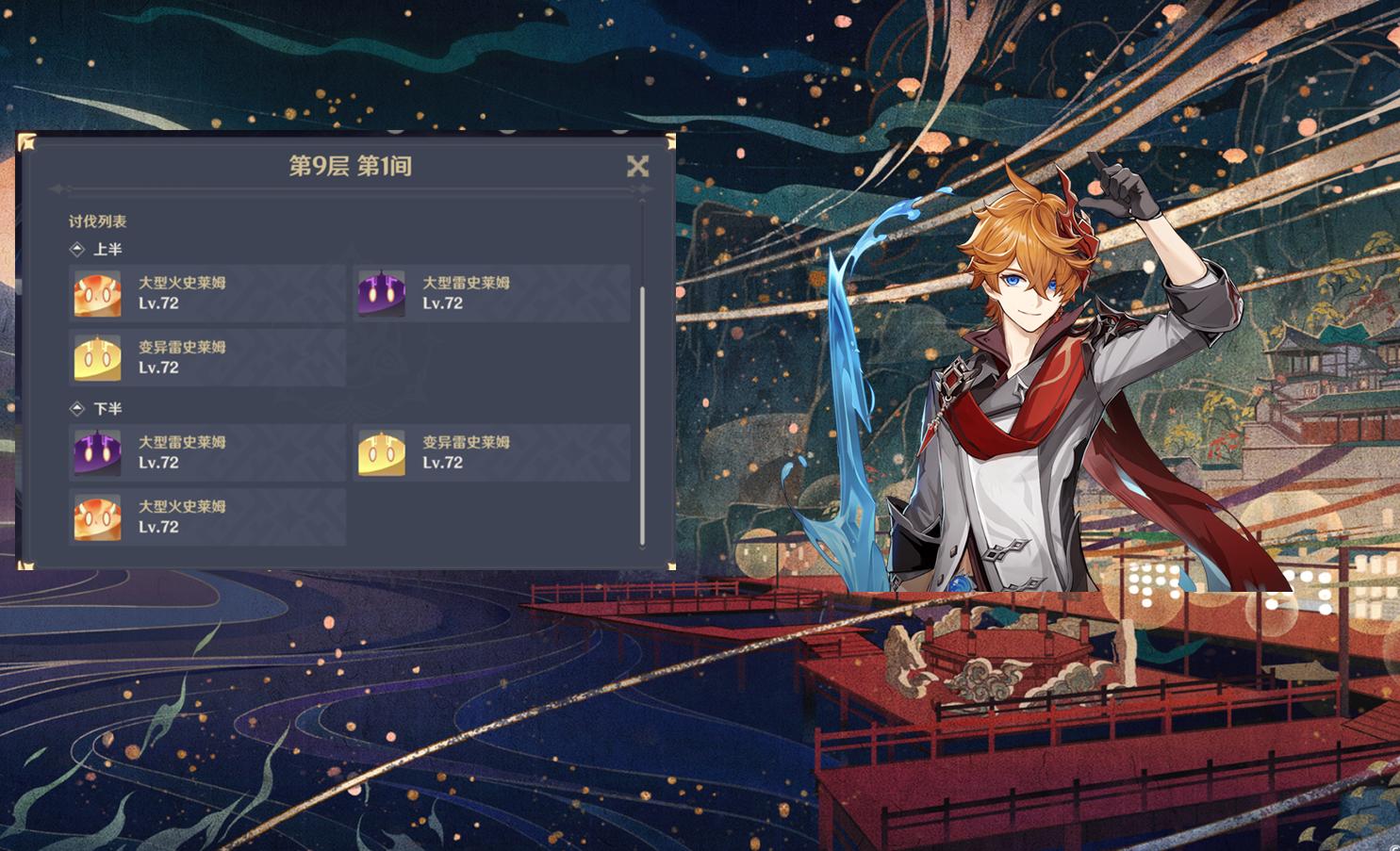Viewport: 1400px width, 851px height.
Task: Choose 大型火史莱姆 under the 下半 section
Action: pyautogui.click(x=207, y=516)
